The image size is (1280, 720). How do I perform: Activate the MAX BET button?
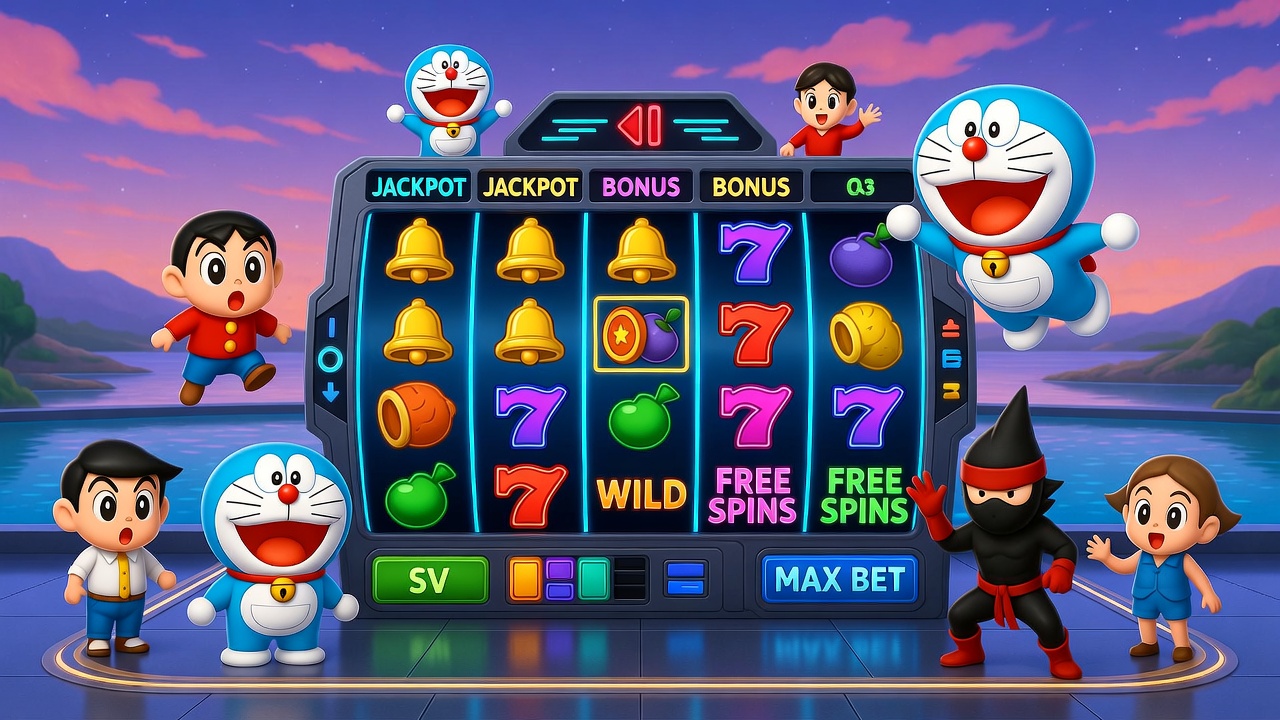(x=839, y=580)
